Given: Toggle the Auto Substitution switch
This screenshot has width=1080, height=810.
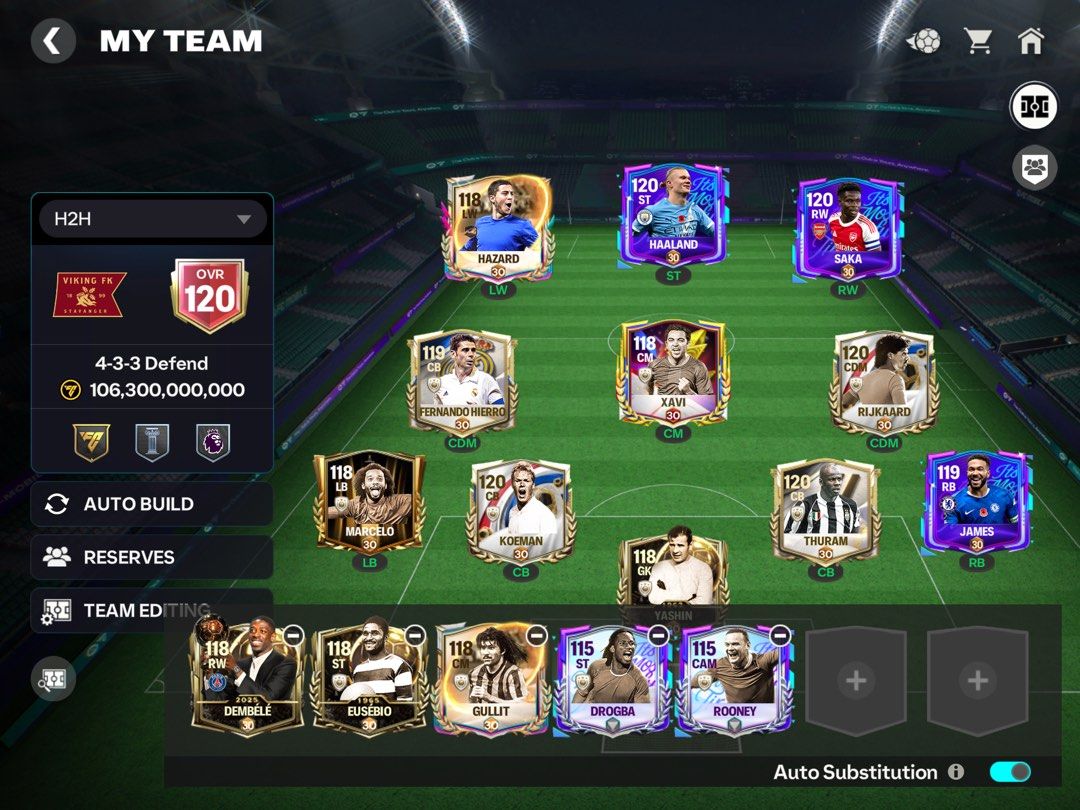Looking at the screenshot, I should pyautogui.click(x=1009, y=772).
